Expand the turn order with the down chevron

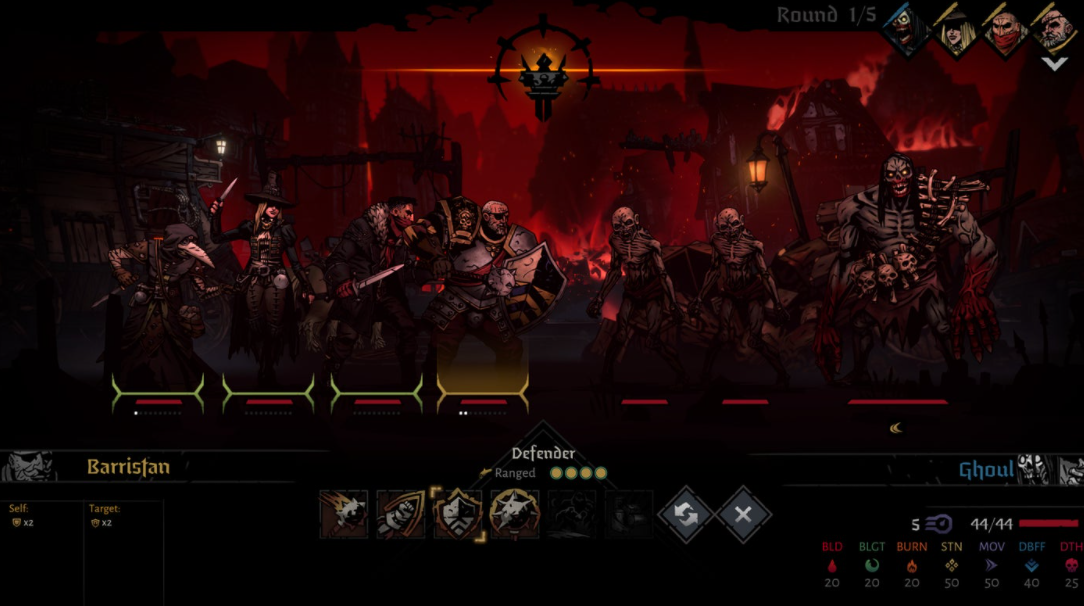coord(1053,63)
